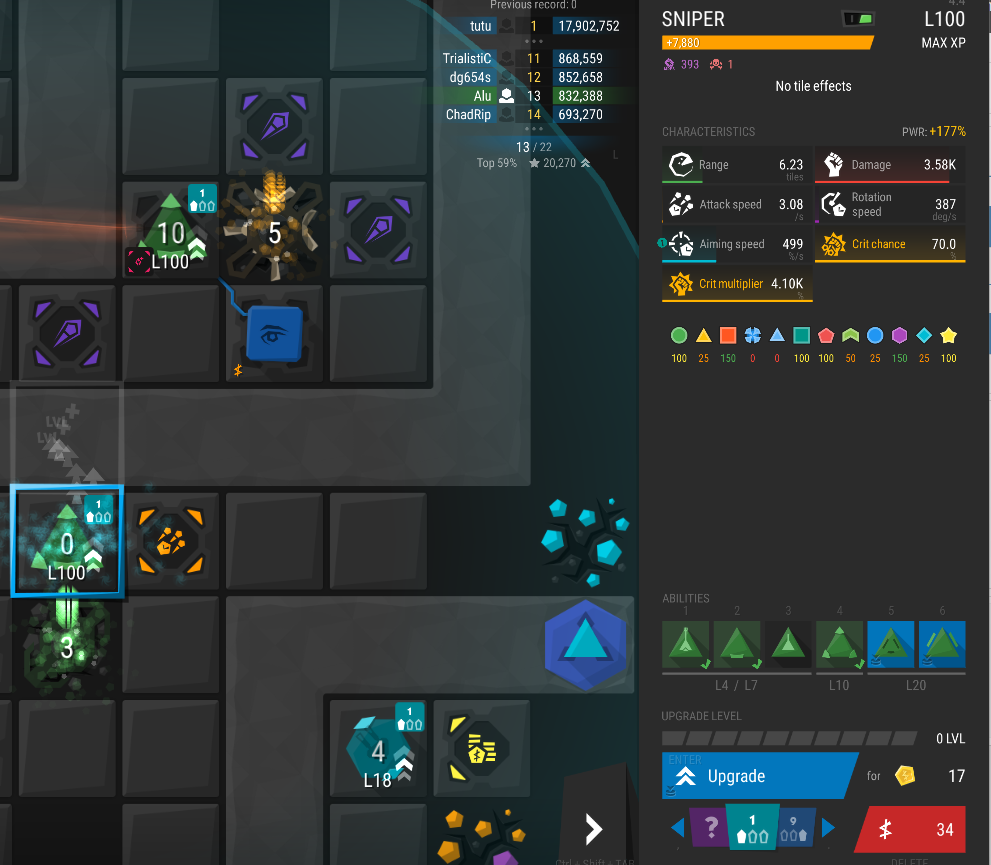Cycle aim strategy with the right arrow
The image size is (991, 865).
[x=827, y=828]
